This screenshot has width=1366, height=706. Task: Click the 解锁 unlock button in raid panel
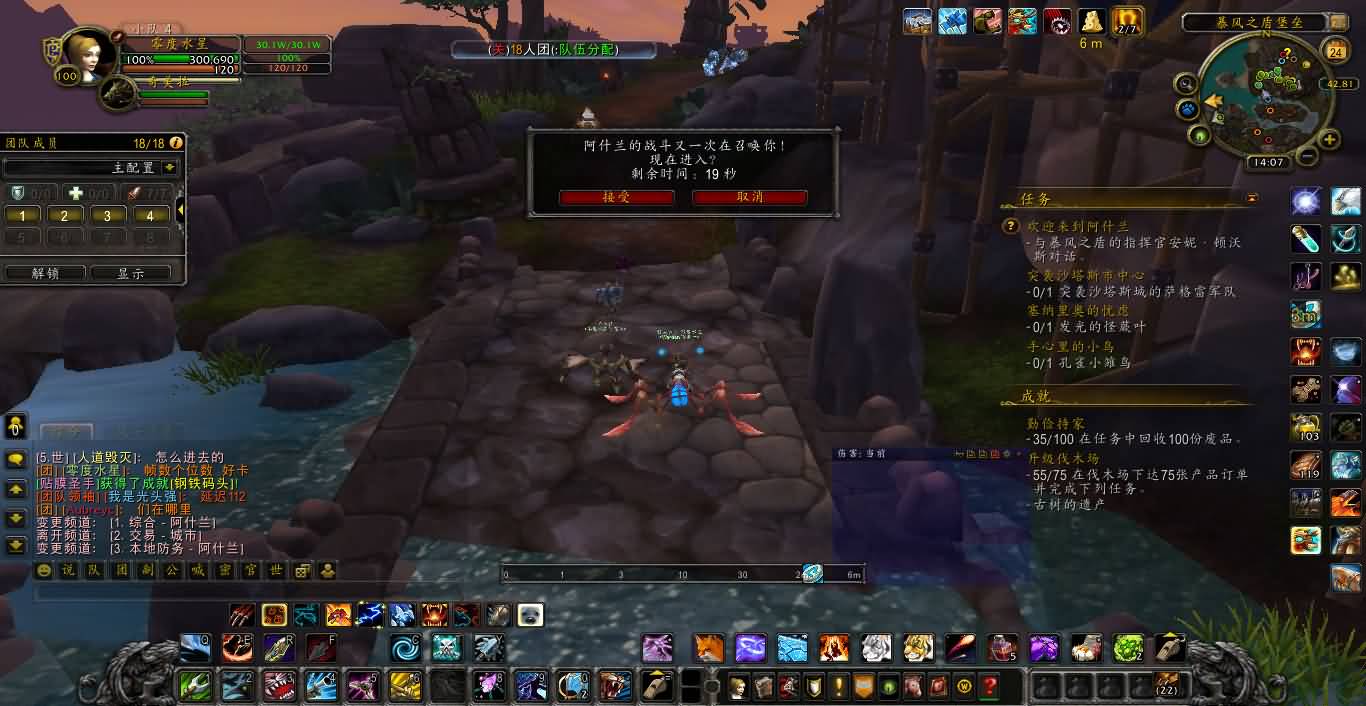[45, 273]
